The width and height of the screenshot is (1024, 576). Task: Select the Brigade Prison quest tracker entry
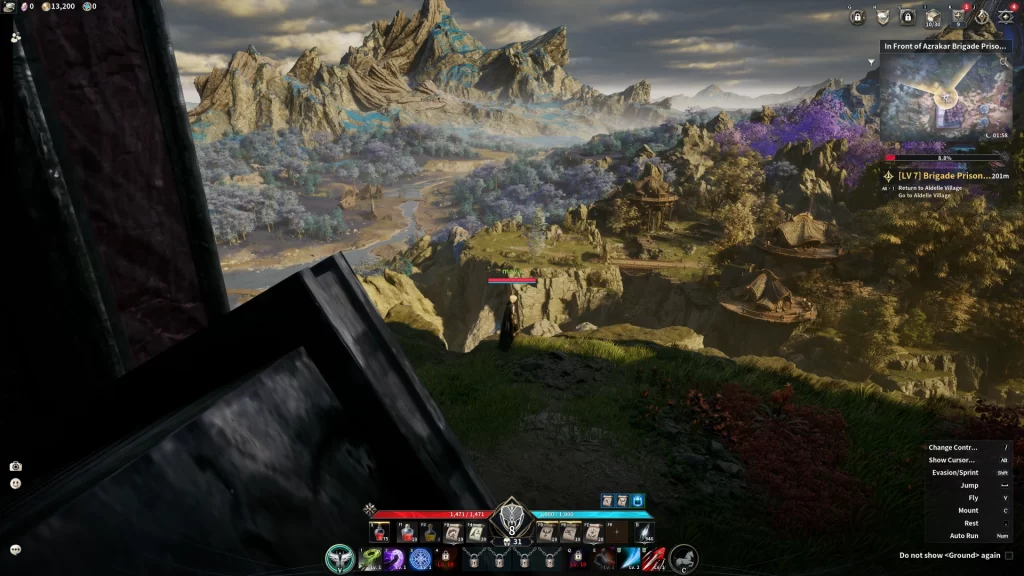point(943,175)
